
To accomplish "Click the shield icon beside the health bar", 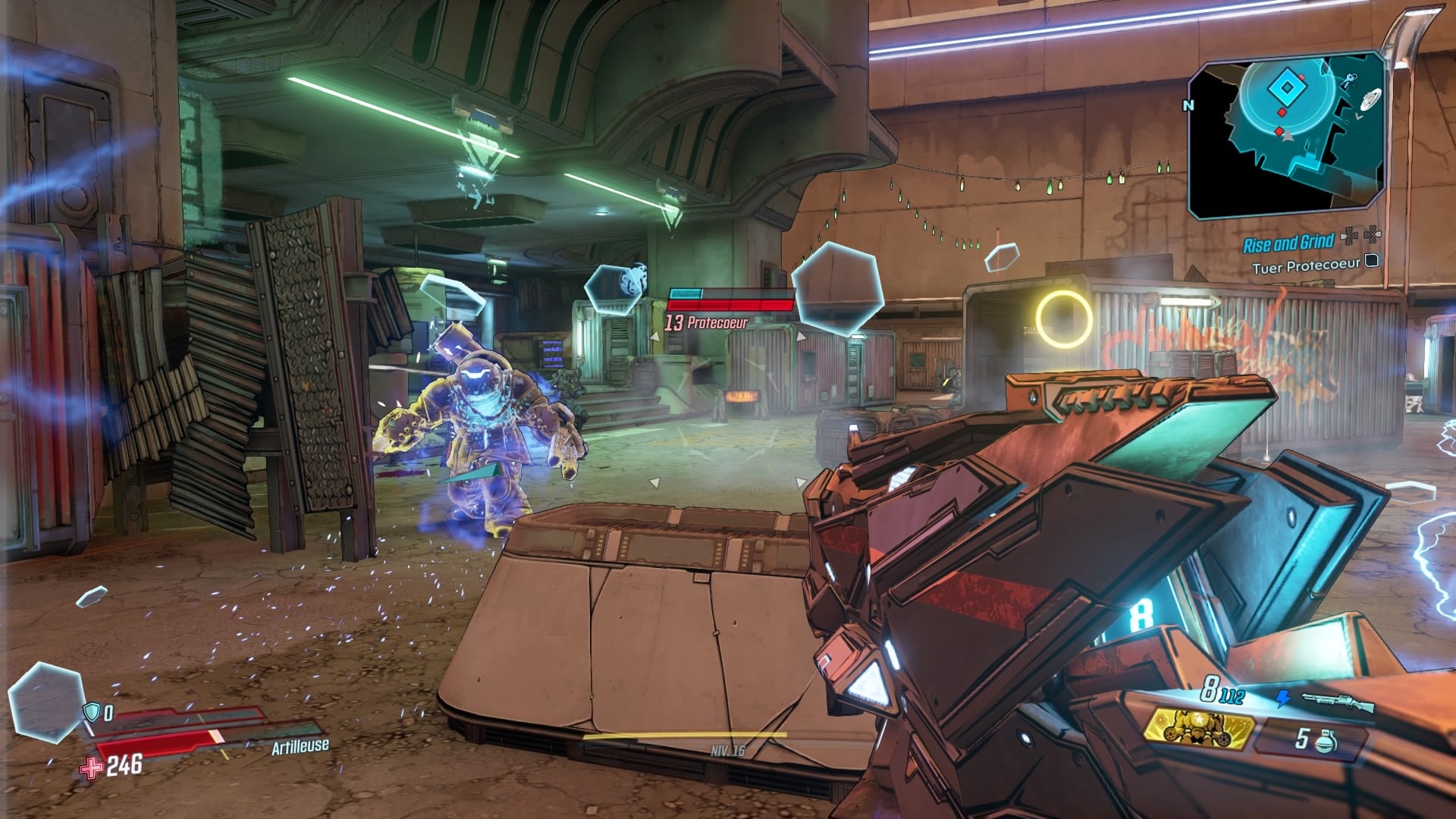I will coord(91,711).
